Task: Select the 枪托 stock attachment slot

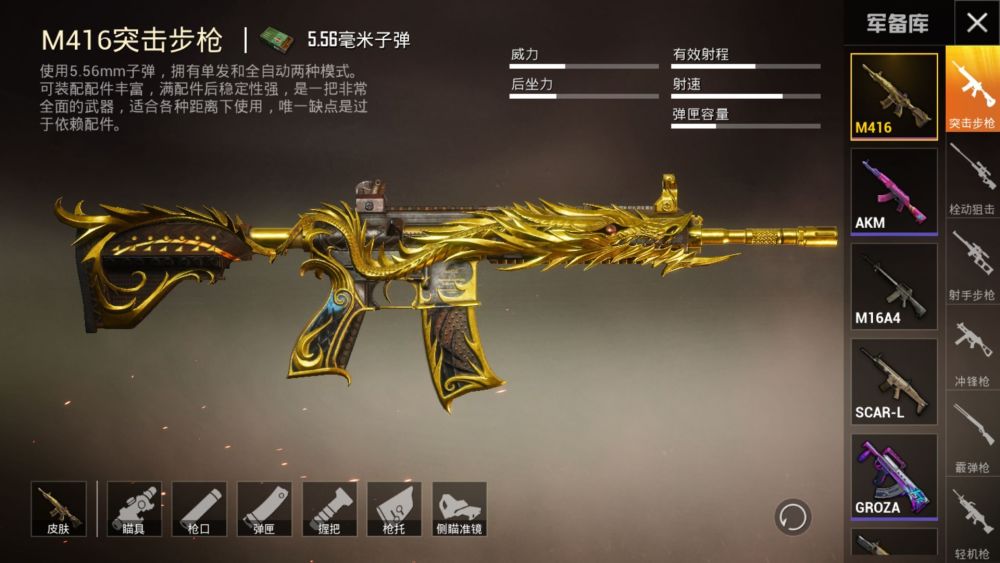Action: (x=394, y=508)
